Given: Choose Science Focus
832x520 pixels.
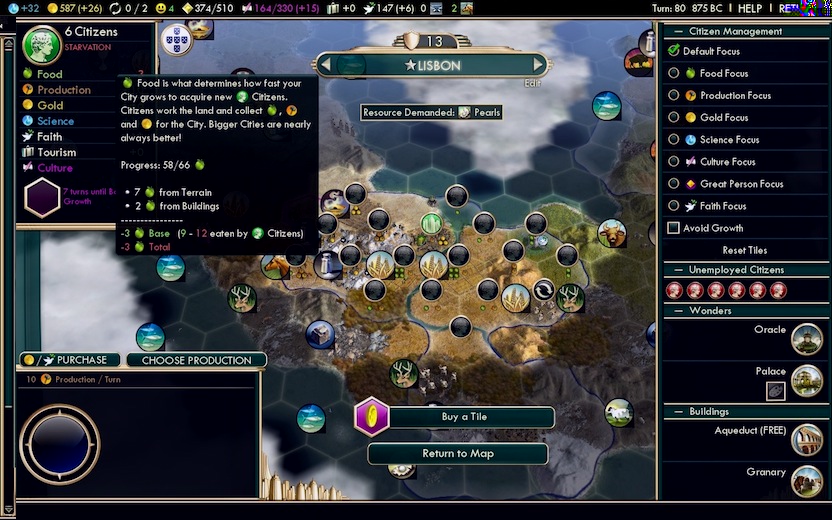Looking at the screenshot, I should coord(674,140).
